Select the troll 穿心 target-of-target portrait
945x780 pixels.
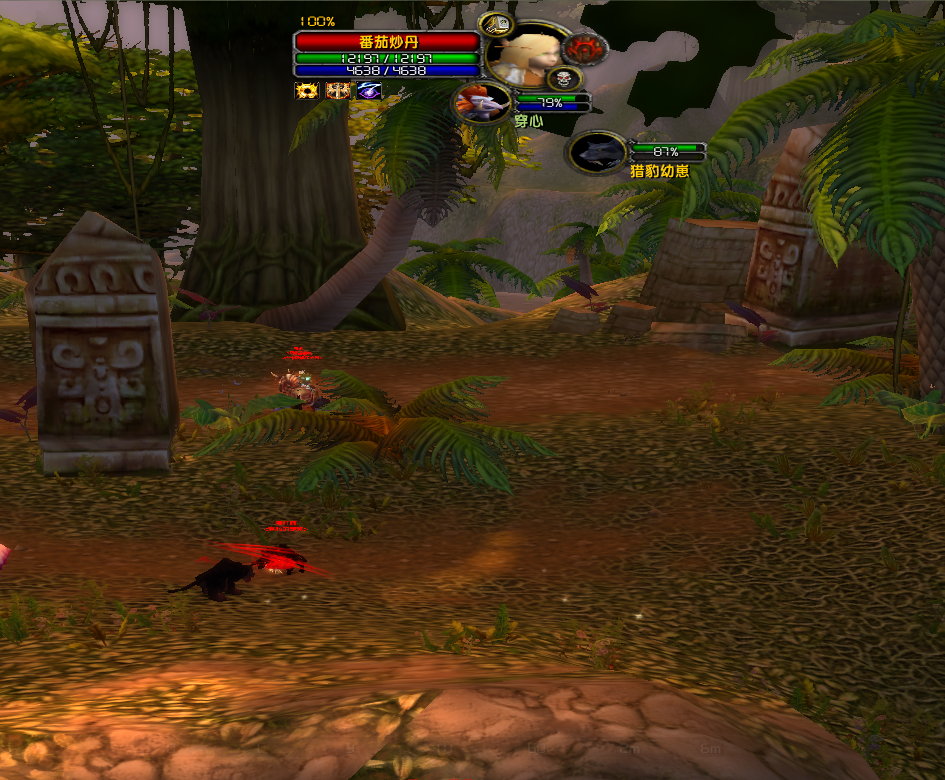click(482, 102)
